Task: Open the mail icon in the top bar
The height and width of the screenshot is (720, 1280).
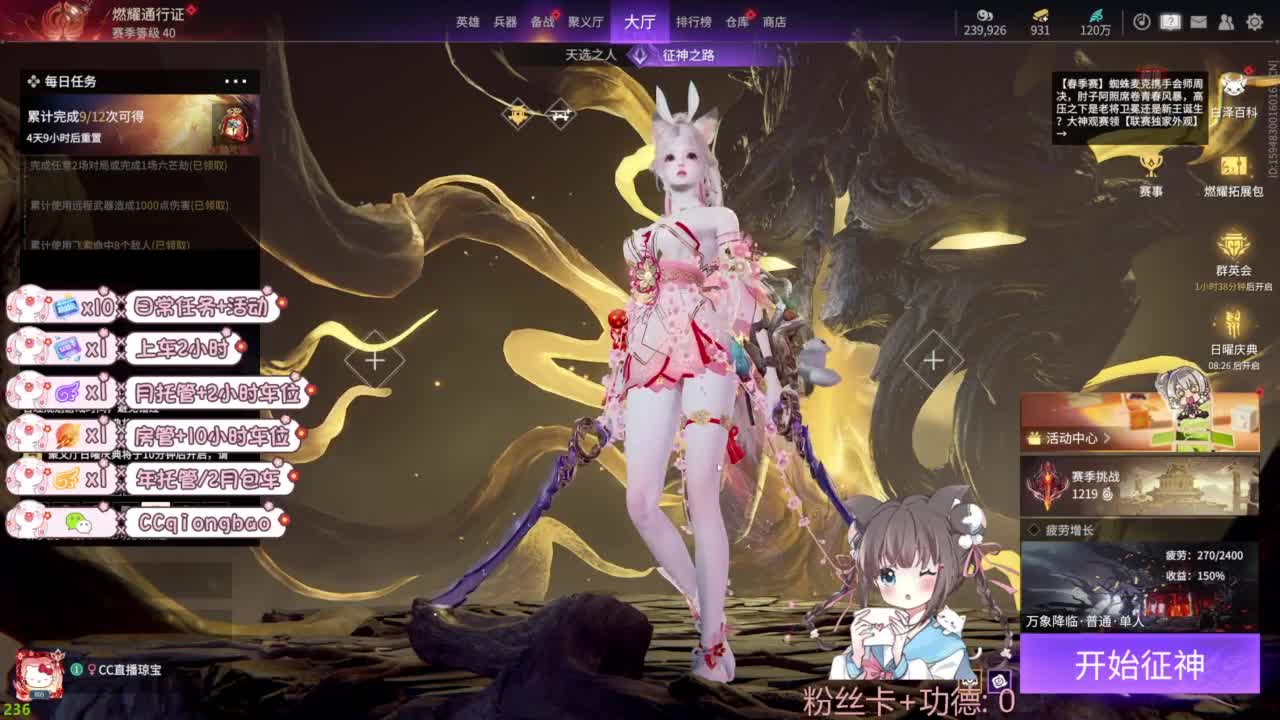Action: coord(1199,19)
